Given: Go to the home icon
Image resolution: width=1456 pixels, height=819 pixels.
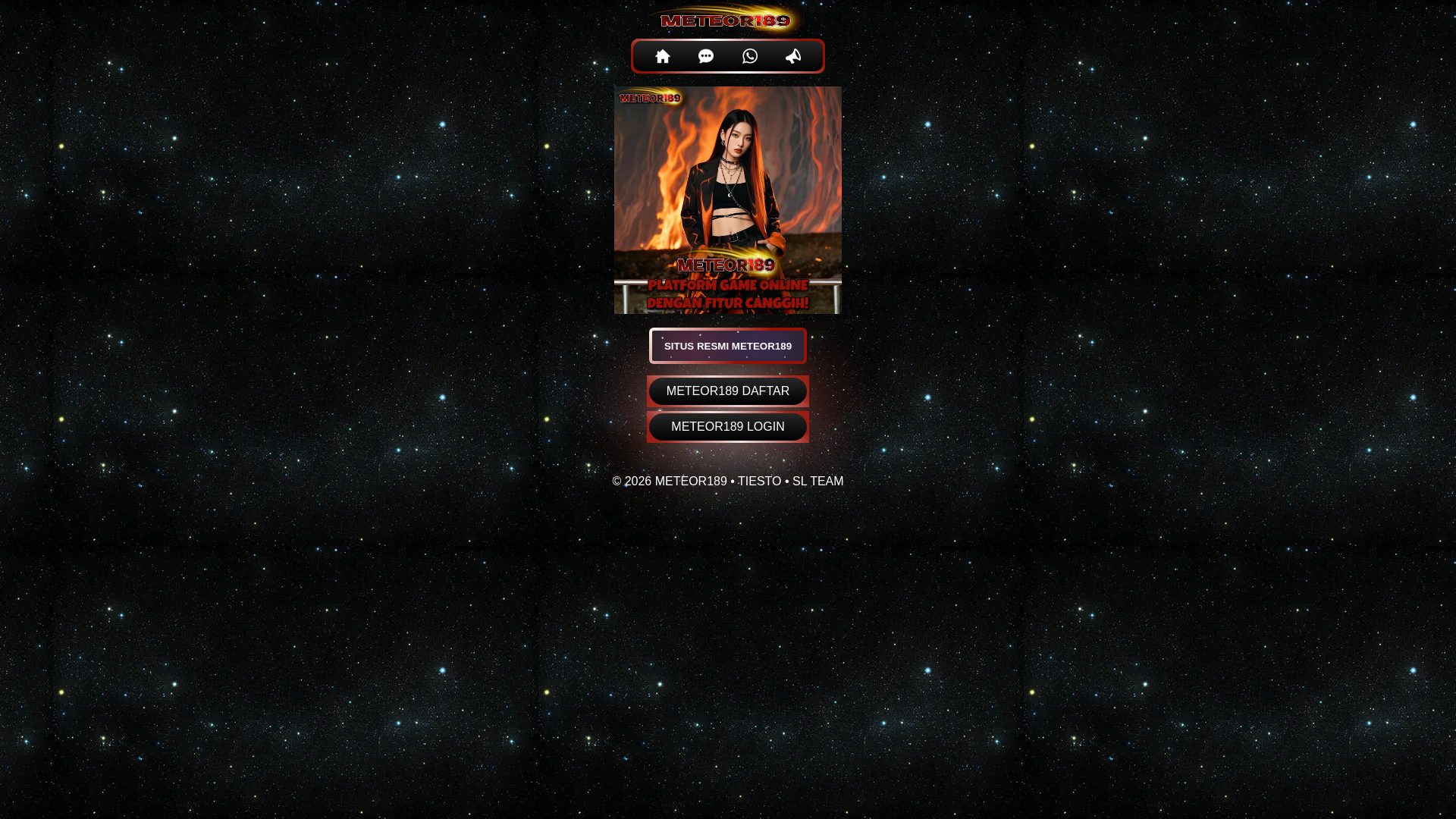Looking at the screenshot, I should (662, 56).
